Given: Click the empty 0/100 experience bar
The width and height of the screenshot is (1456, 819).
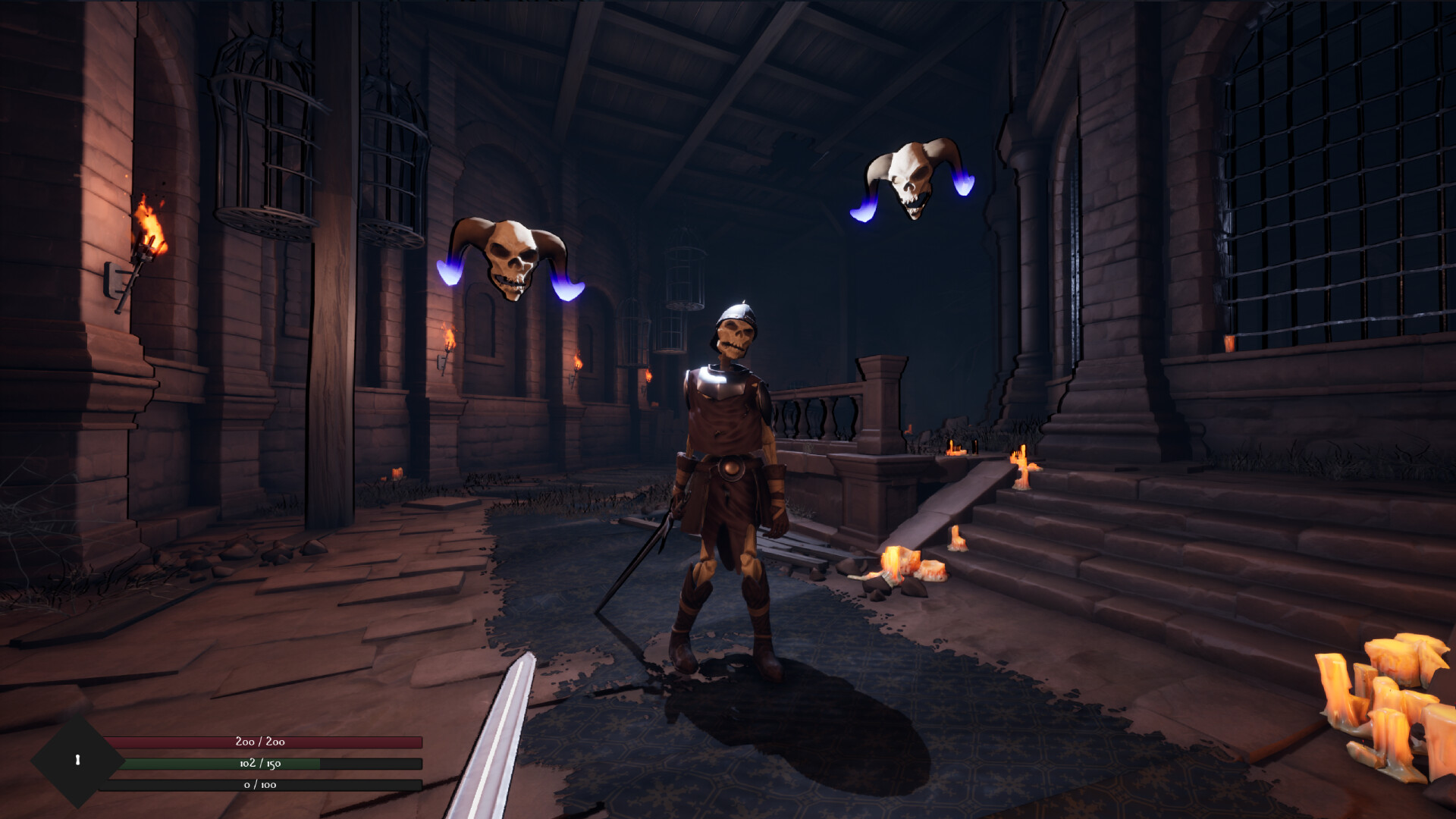Looking at the screenshot, I should click(262, 786).
